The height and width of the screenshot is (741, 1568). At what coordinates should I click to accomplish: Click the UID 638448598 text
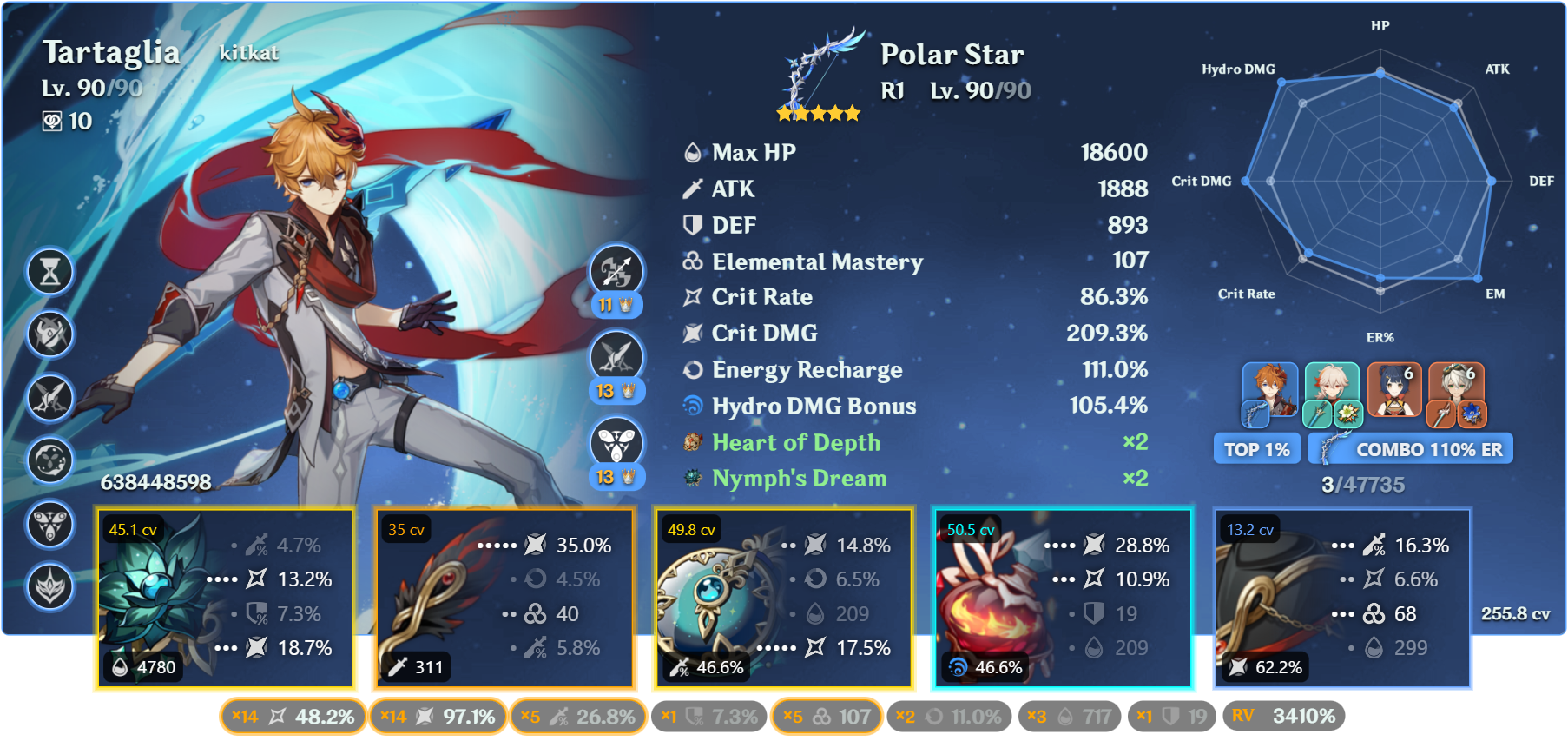click(x=155, y=481)
